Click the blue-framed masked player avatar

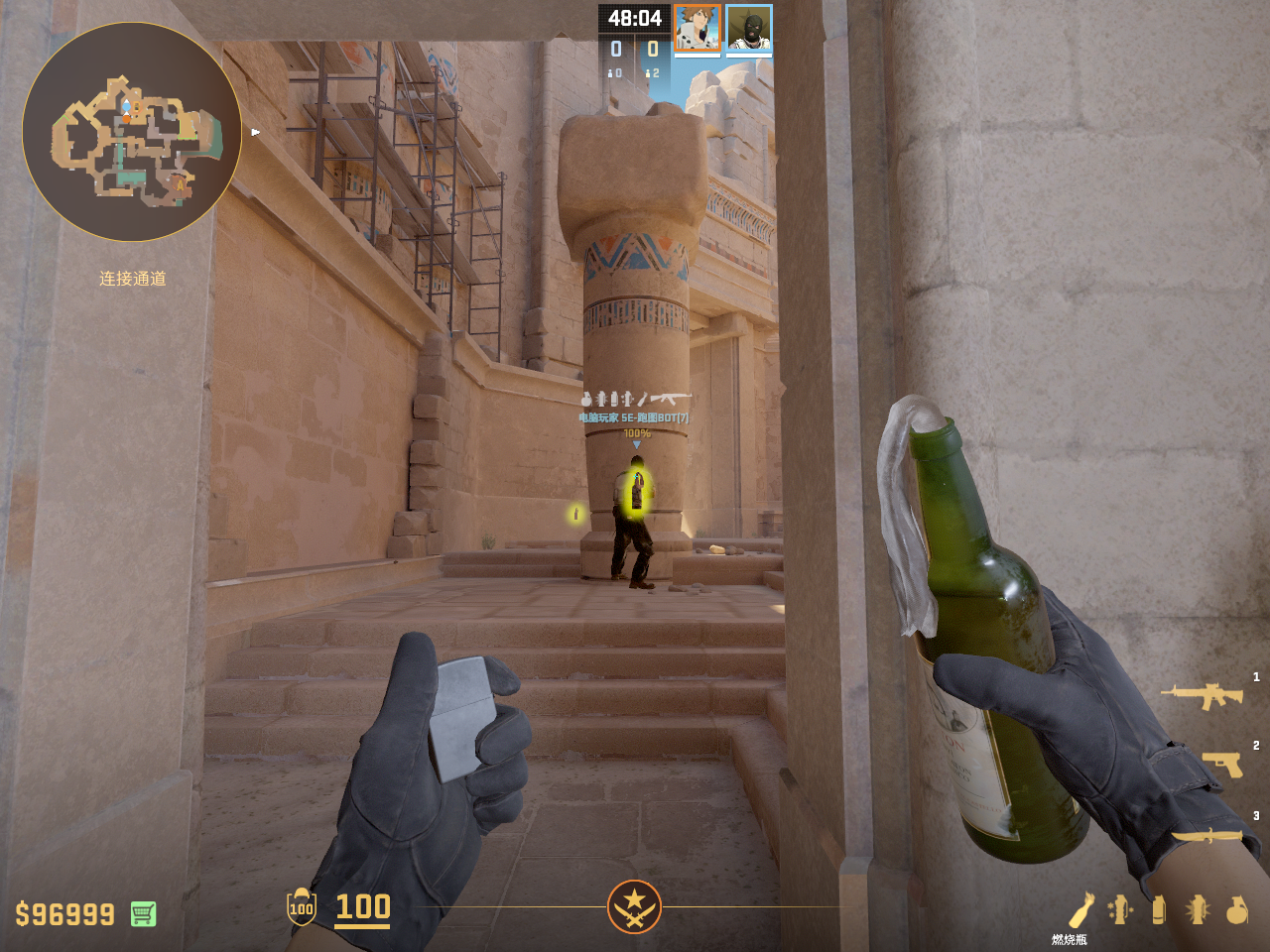click(749, 28)
